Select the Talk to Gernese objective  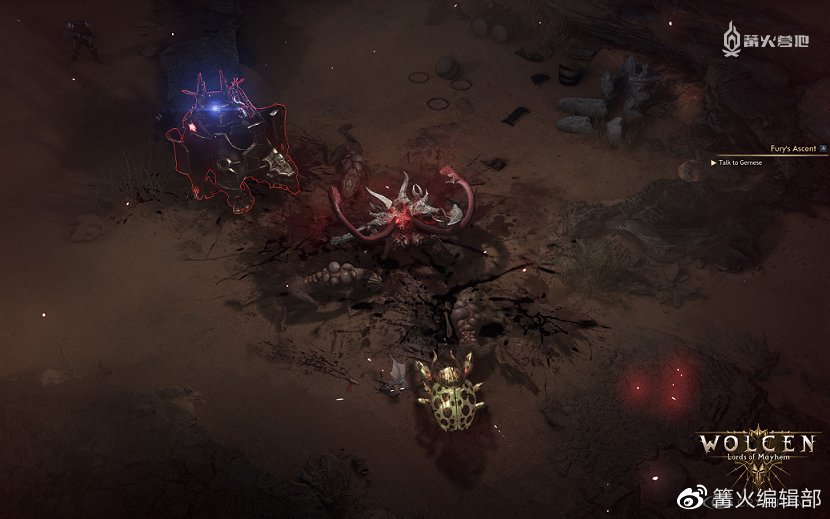[740, 162]
